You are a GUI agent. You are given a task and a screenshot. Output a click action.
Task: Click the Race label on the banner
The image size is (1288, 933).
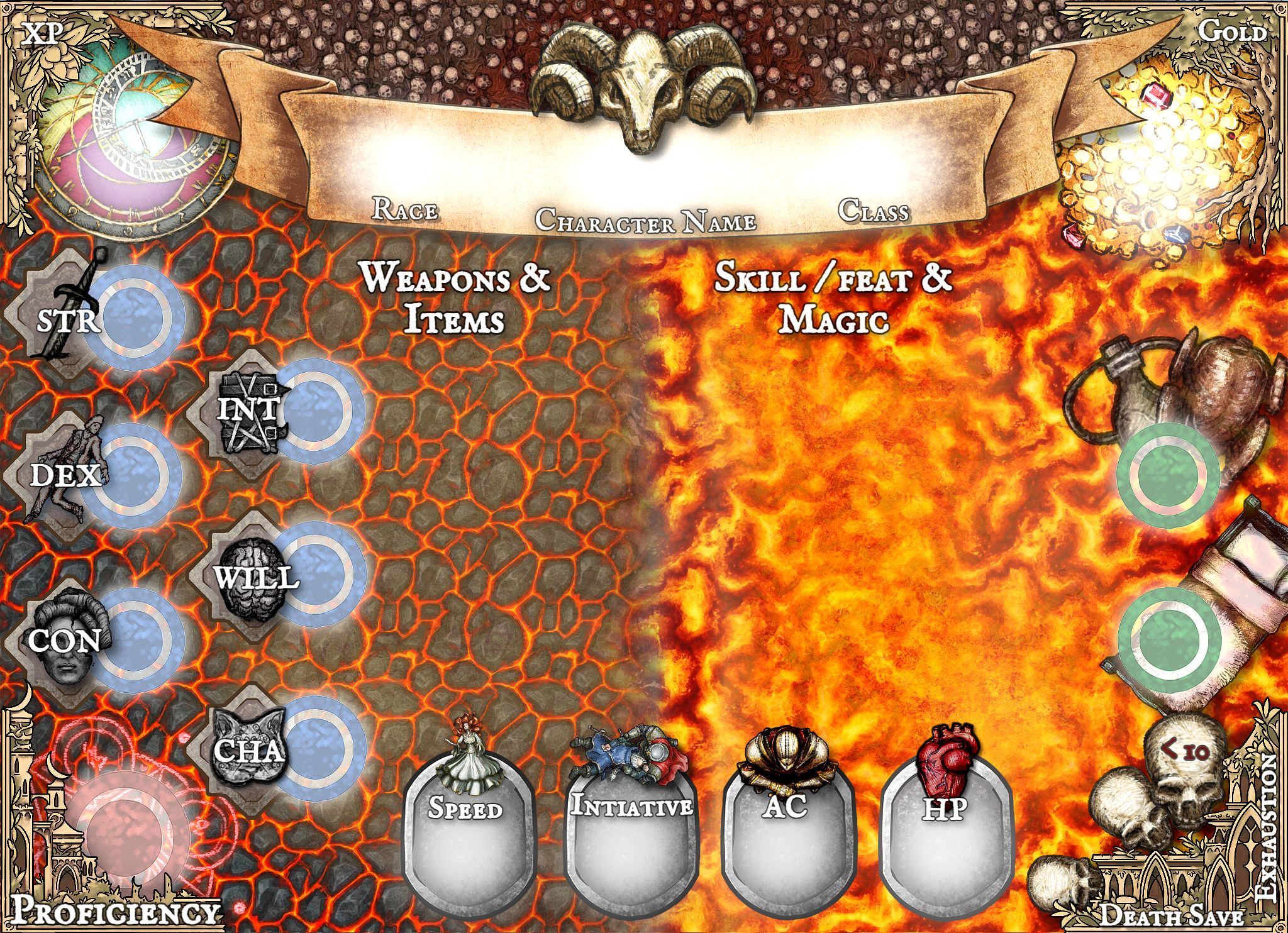[404, 209]
